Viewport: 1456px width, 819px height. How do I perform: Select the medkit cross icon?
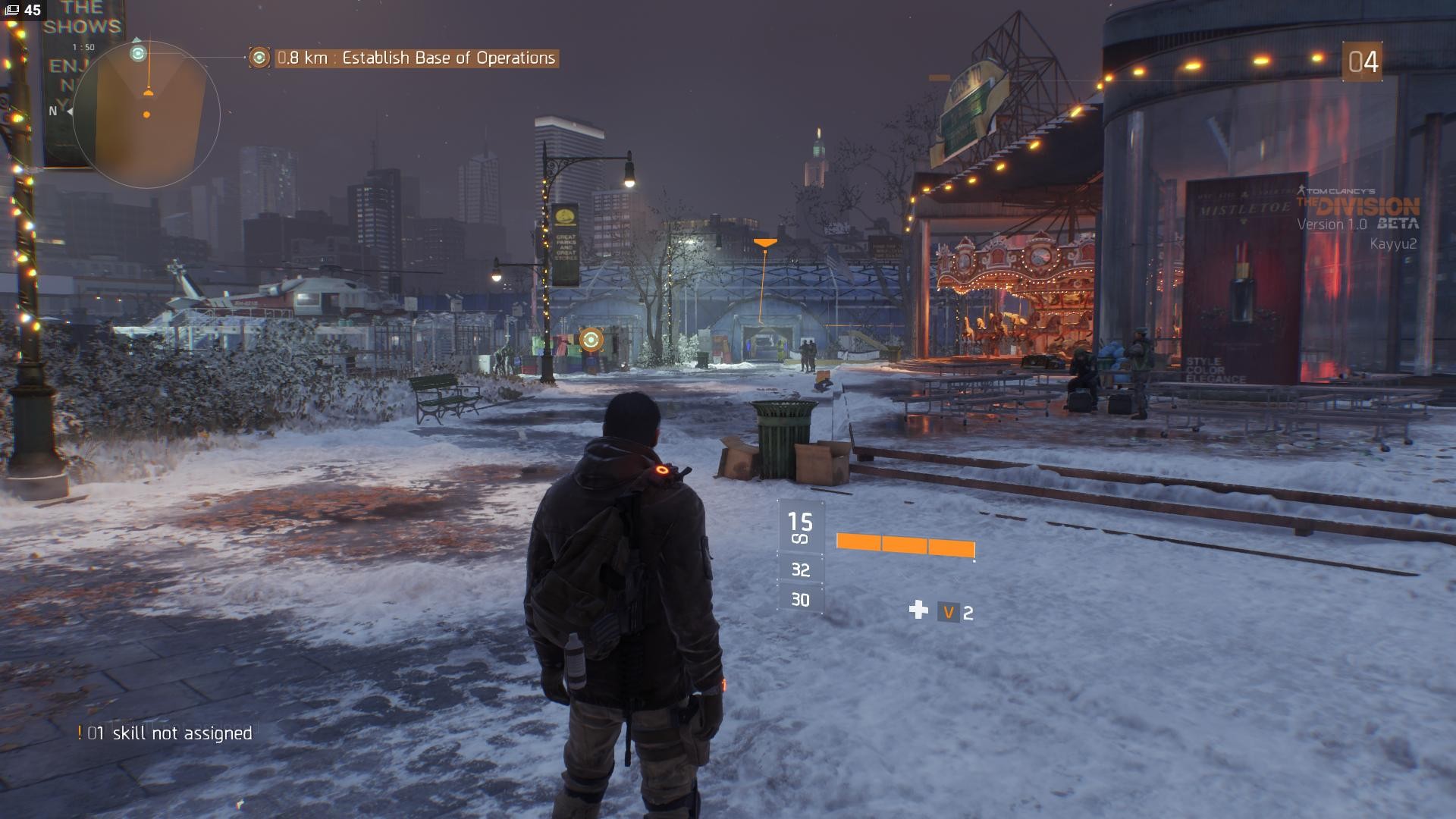pyautogui.click(x=918, y=610)
